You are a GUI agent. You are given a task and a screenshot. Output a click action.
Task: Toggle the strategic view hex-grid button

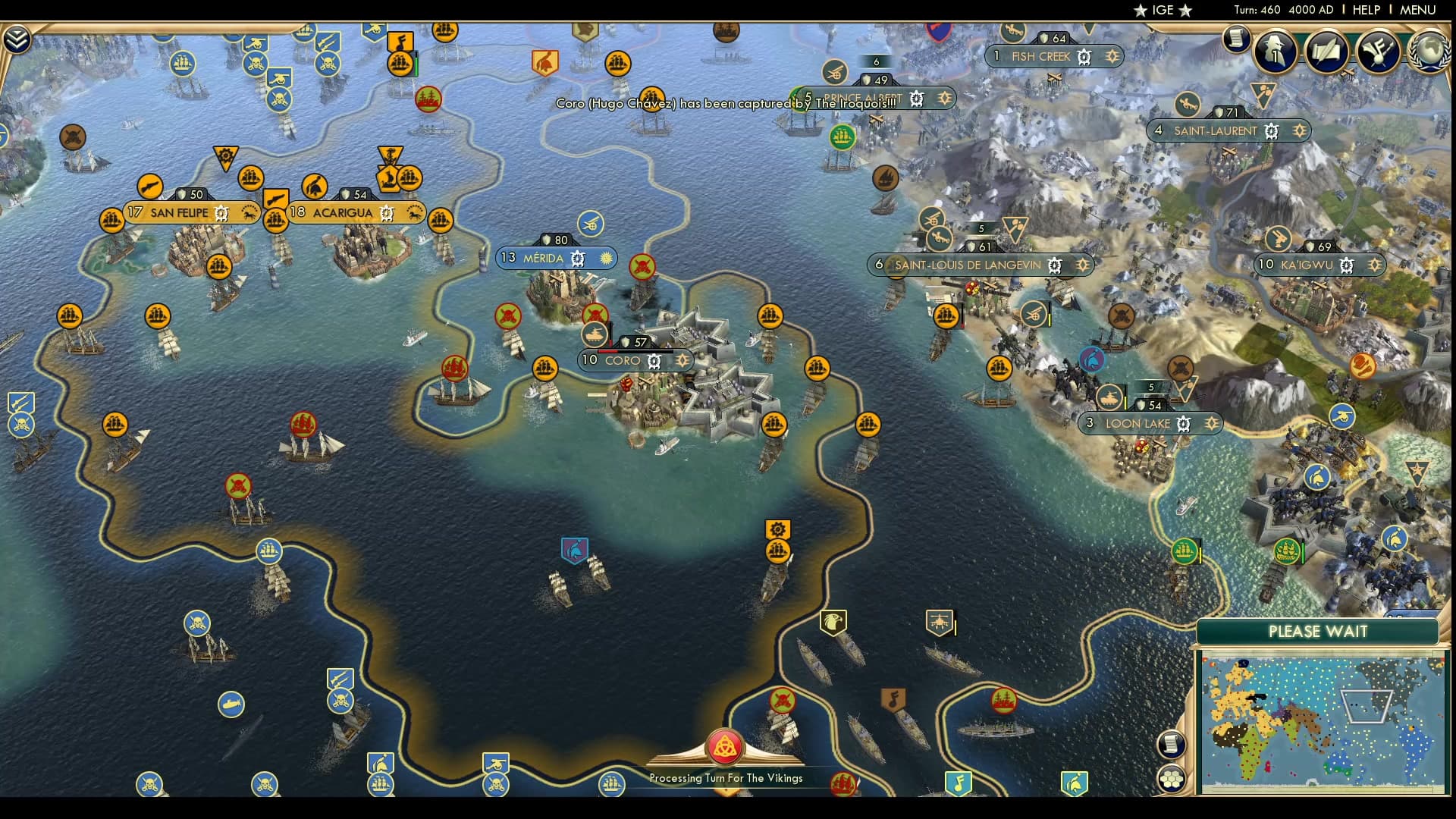[1172, 779]
